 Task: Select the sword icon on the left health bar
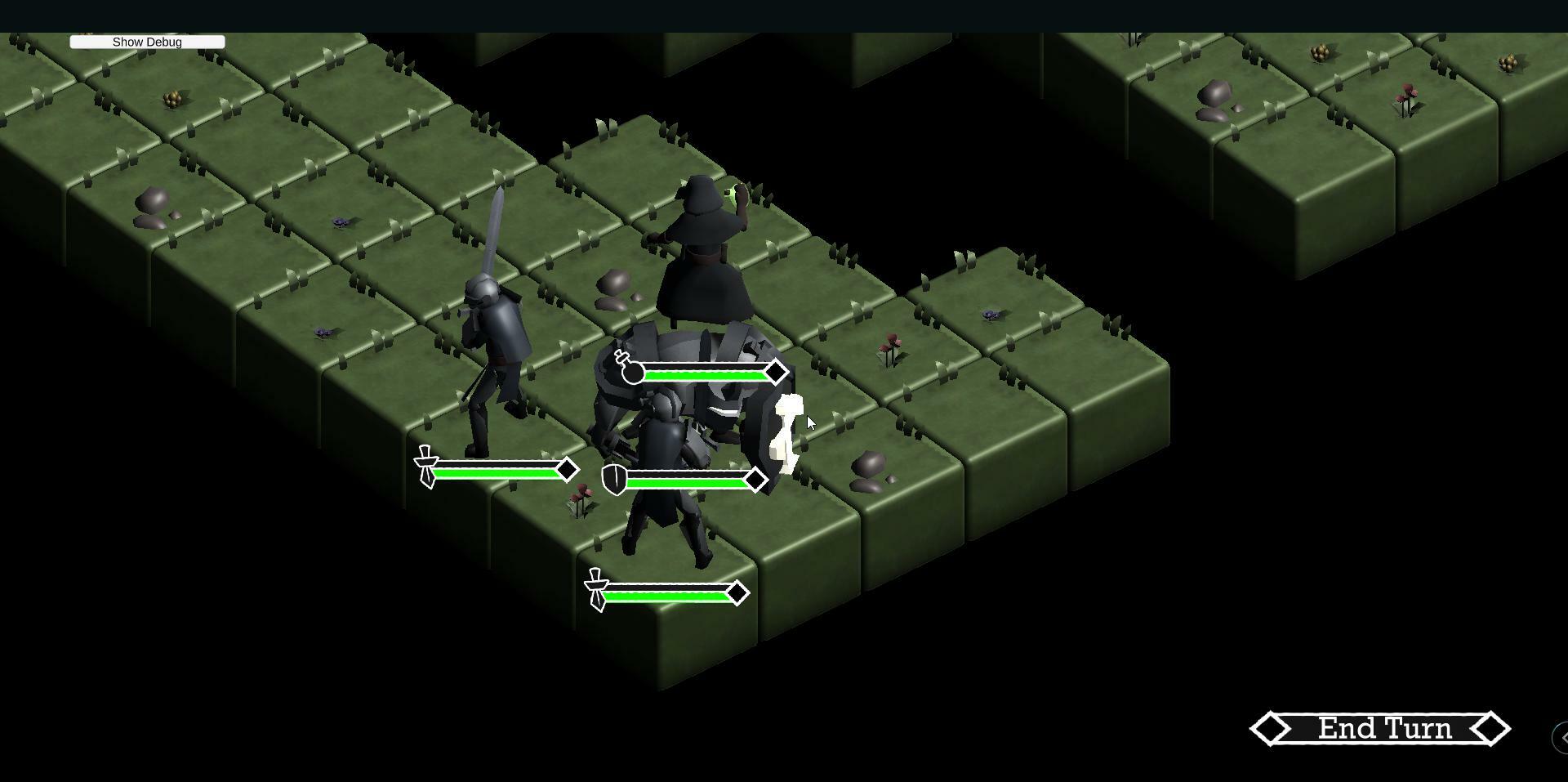[425, 467]
